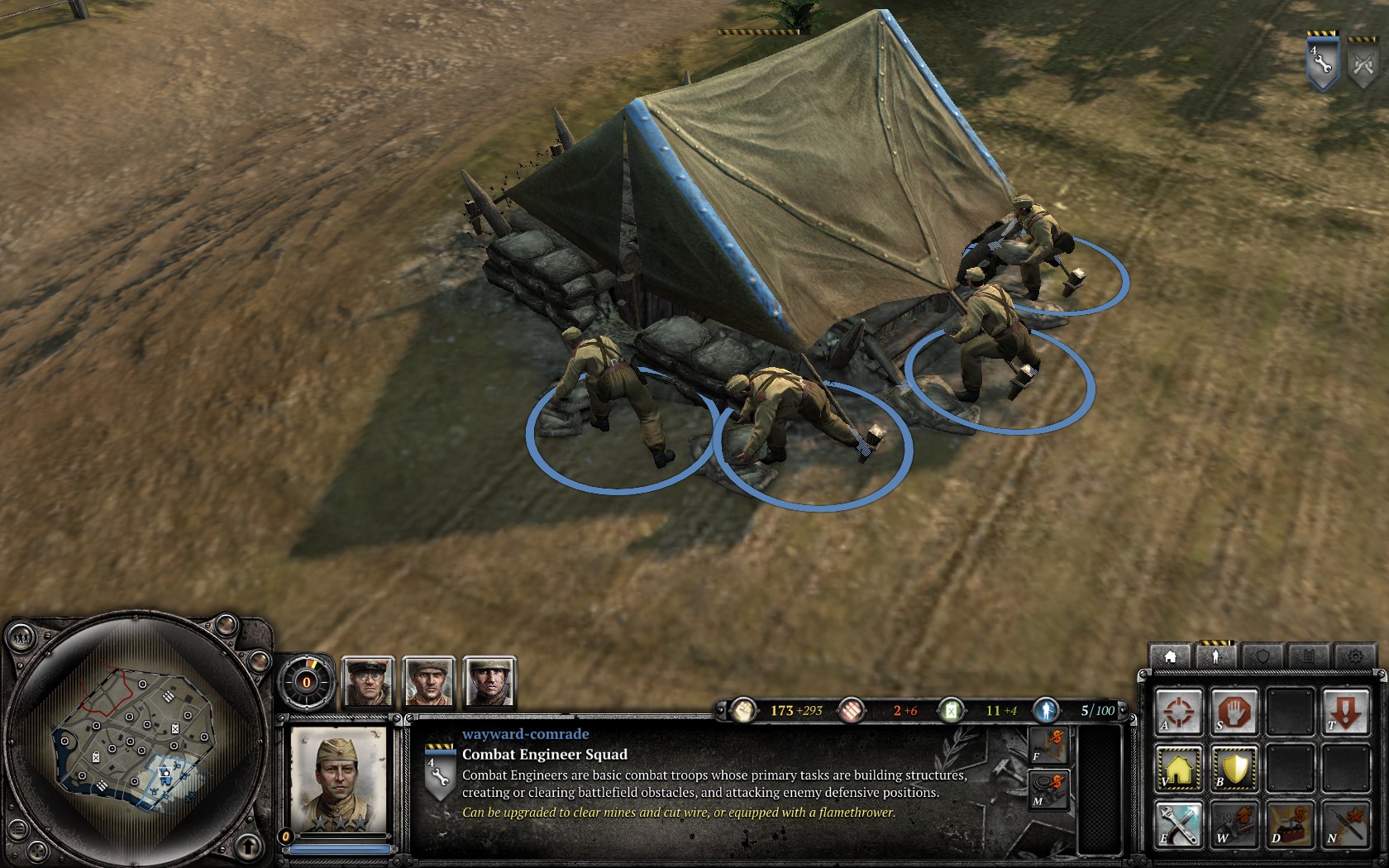
Task: Click the squad icon button beside minimap
Action: 20,637
